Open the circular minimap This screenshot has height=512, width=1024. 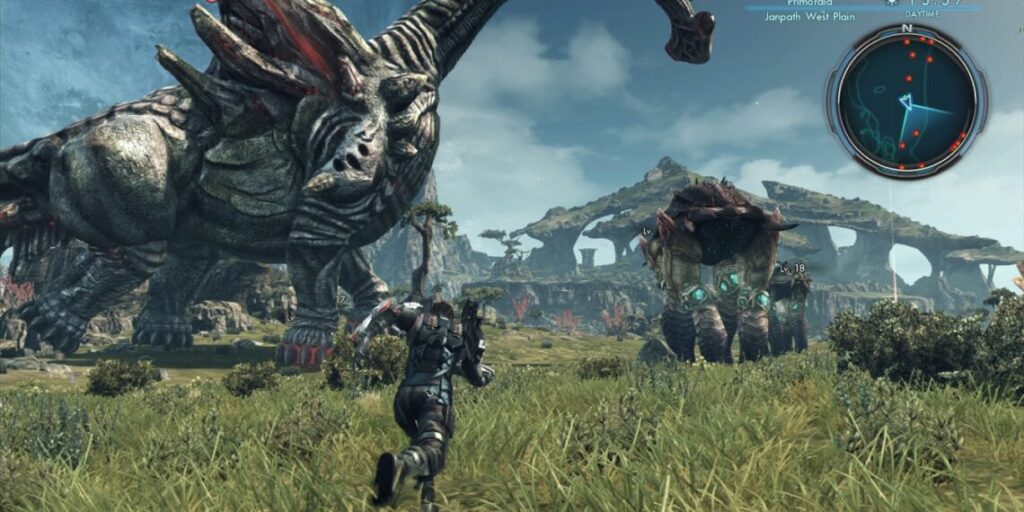907,101
